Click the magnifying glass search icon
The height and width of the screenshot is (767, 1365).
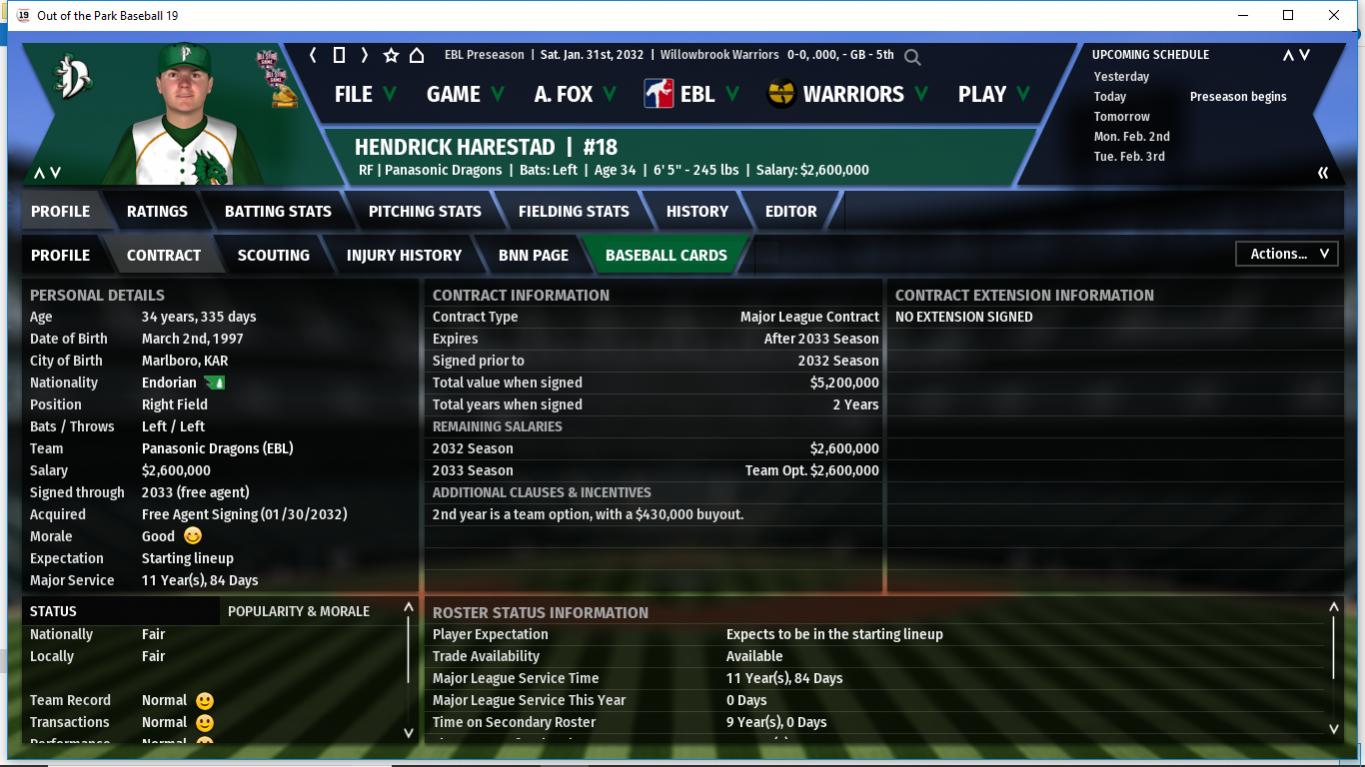[912, 57]
